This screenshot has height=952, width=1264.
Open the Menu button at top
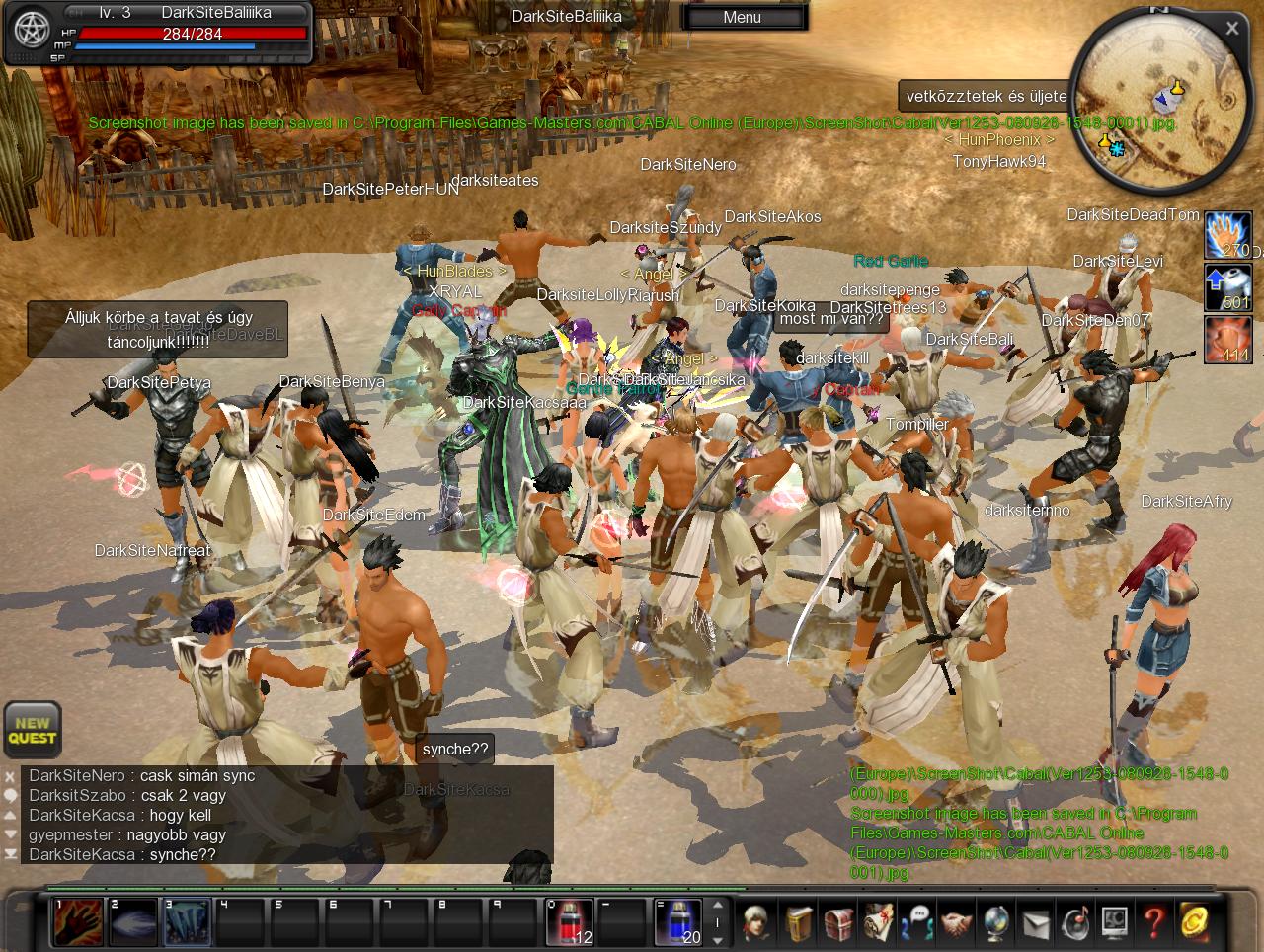tap(743, 17)
